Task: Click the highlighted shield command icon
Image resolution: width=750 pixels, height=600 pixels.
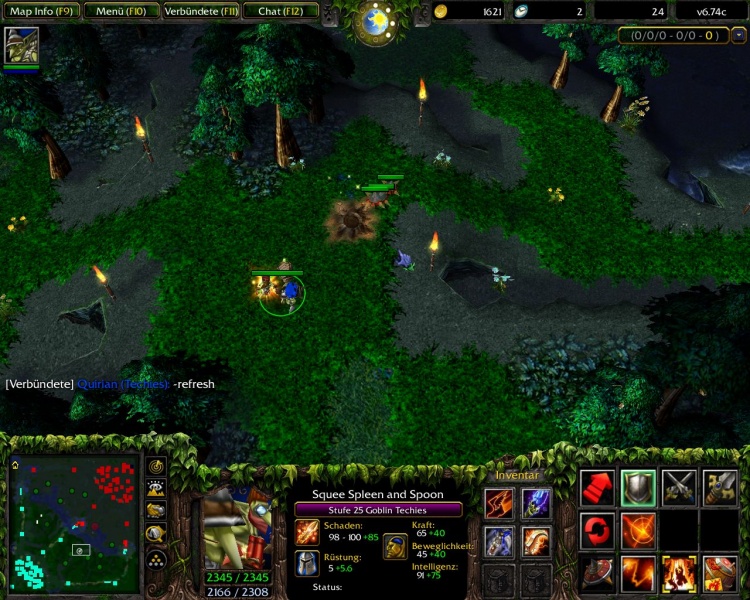Action: (638, 486)
